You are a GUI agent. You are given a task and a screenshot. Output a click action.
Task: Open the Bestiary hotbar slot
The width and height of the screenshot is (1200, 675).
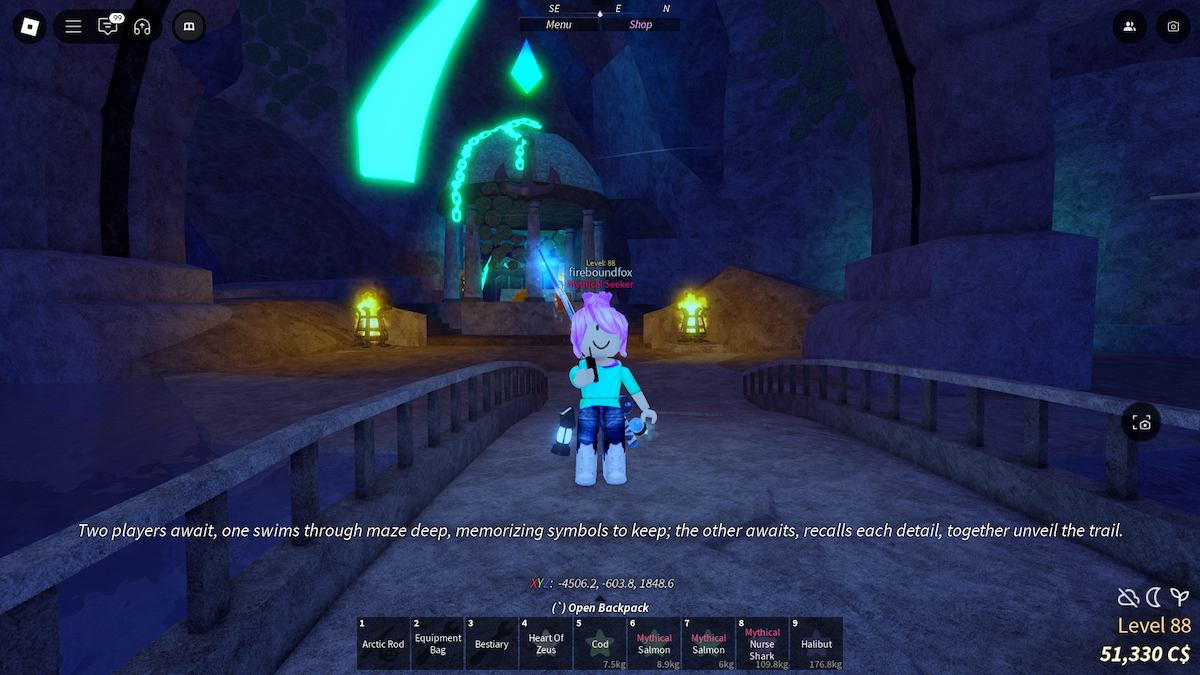(x=492, y=643)
